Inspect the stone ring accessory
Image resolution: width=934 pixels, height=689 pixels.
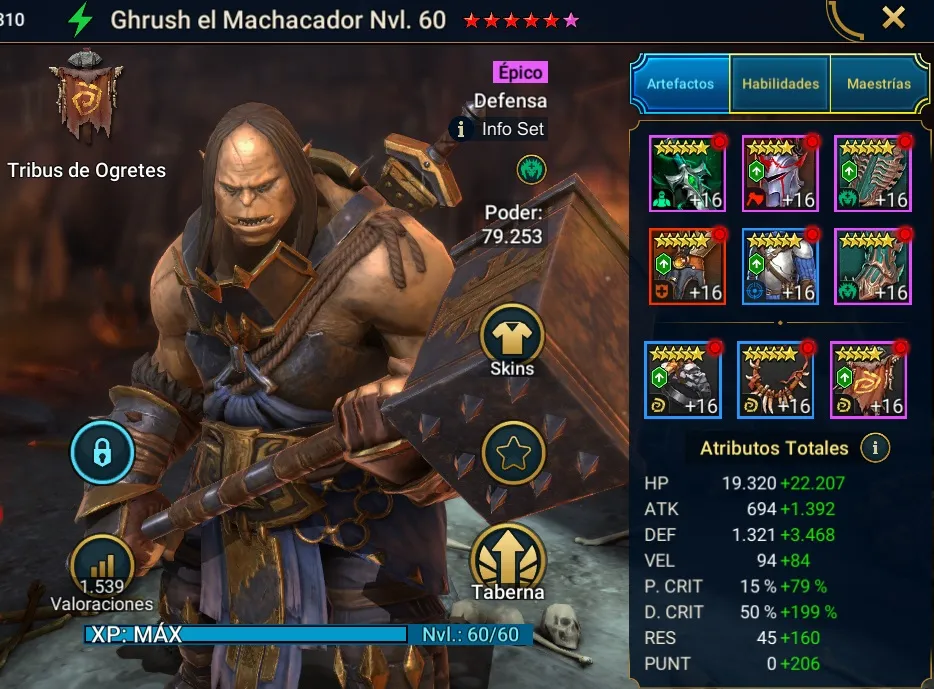click(682, 380)
